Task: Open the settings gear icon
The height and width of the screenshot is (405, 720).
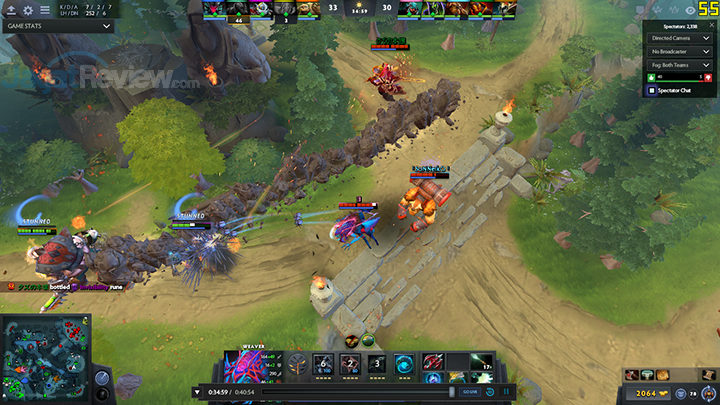Action: [x=26, y=10]
